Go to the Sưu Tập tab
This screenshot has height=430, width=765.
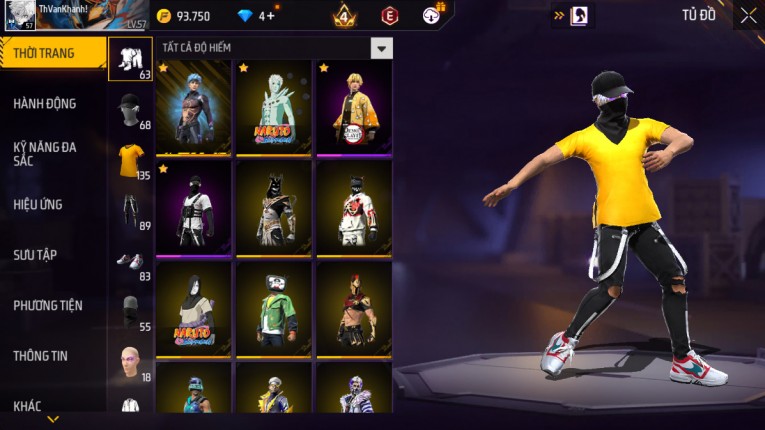[35, 255]
